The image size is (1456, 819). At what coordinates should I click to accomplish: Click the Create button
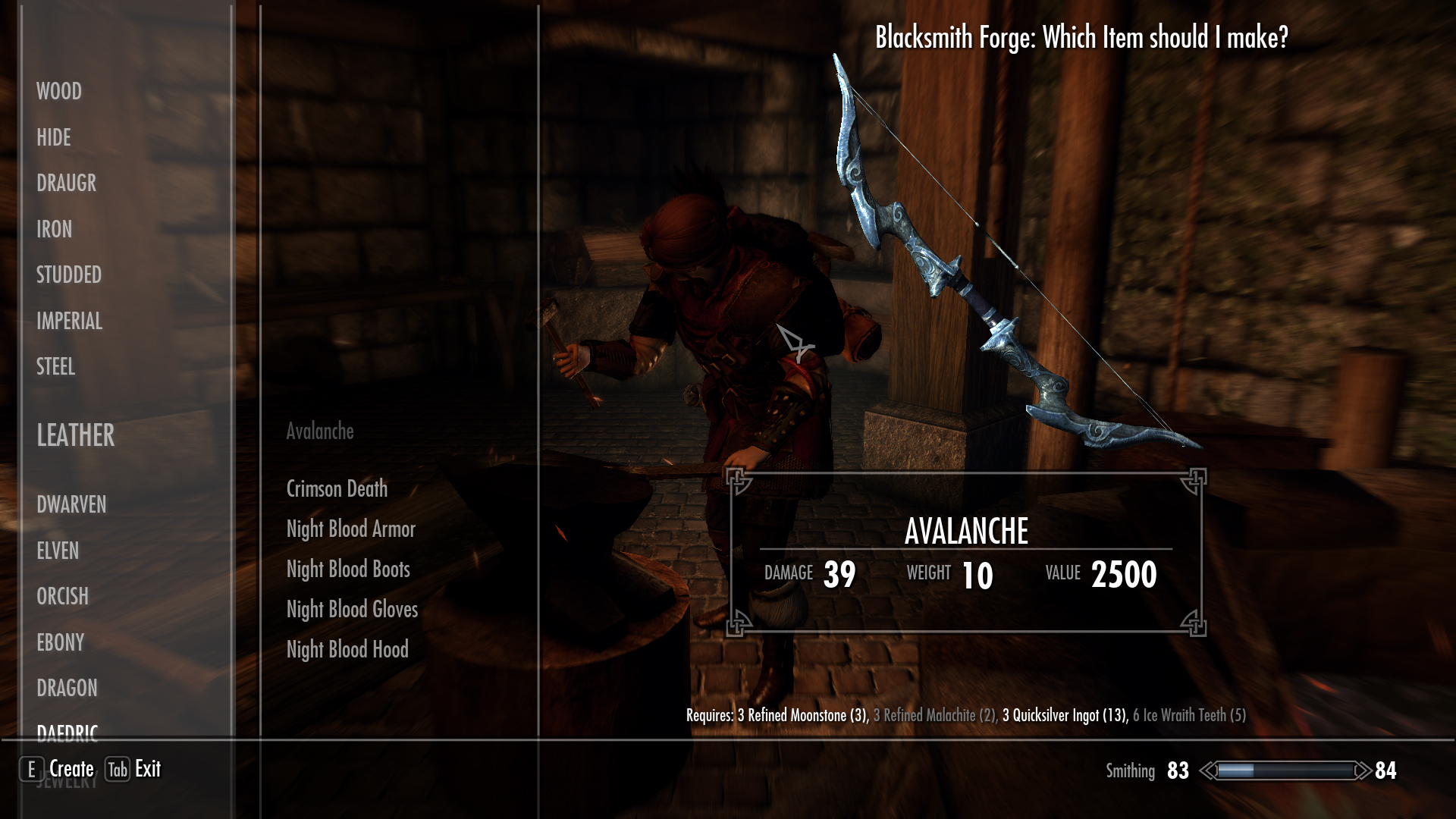[59, 769]
